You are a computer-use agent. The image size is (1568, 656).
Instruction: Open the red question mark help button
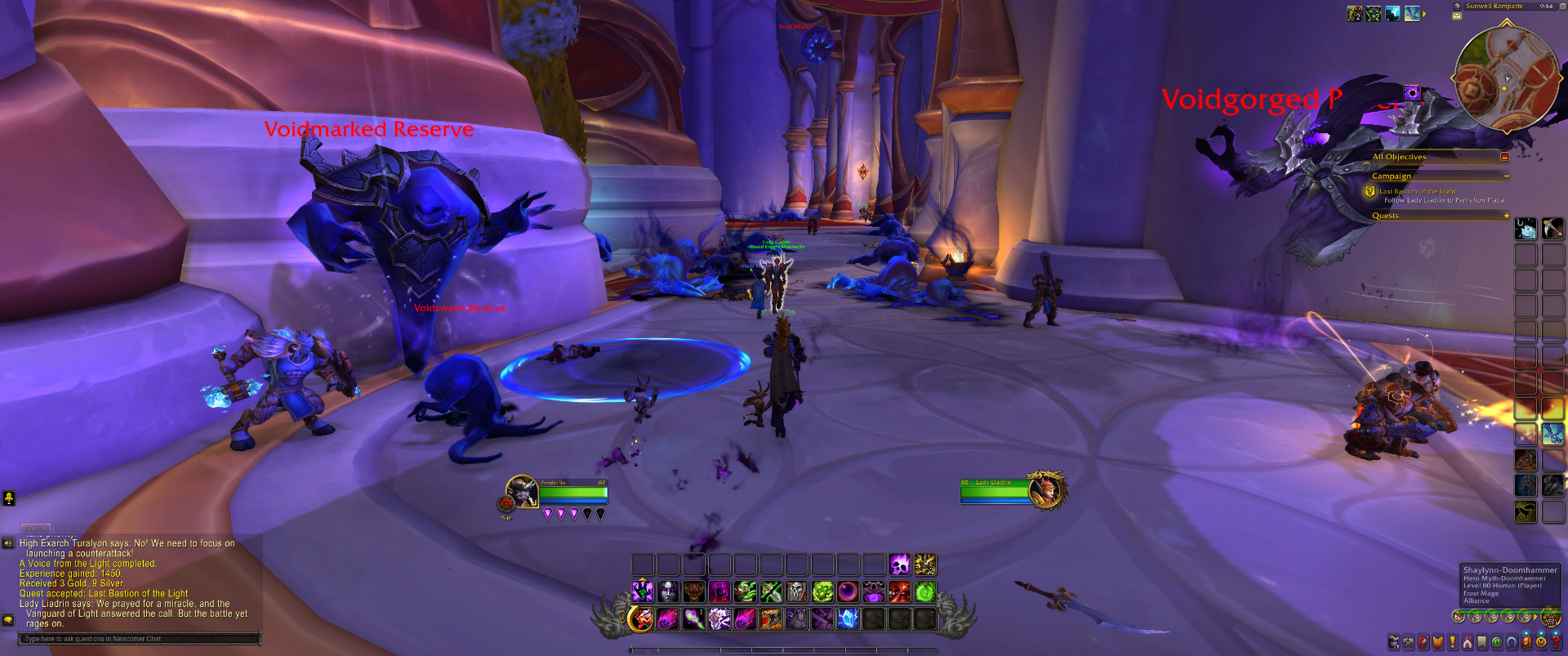point(1555,642)
